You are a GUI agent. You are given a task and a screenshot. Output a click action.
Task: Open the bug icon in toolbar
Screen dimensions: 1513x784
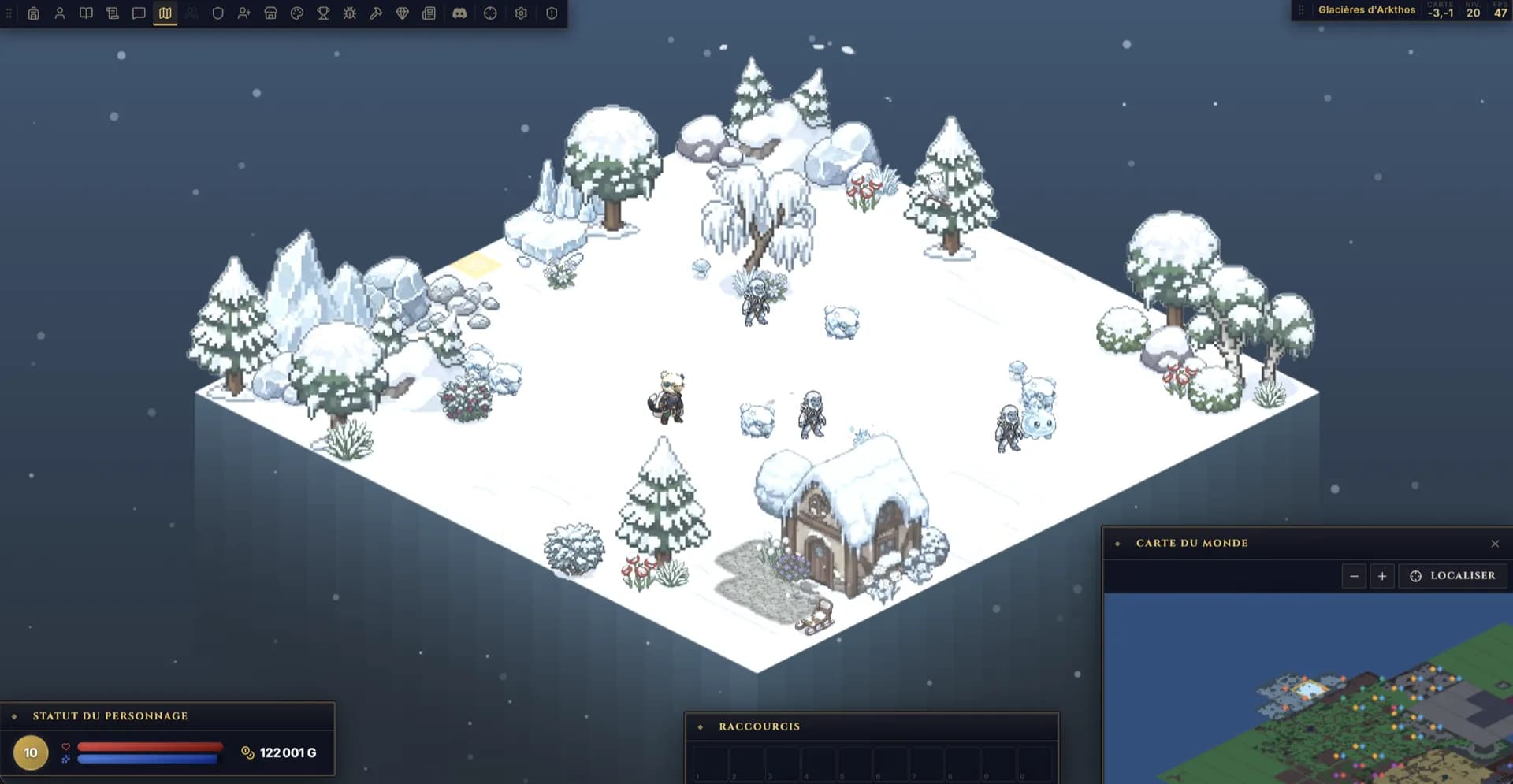[350, 13]
